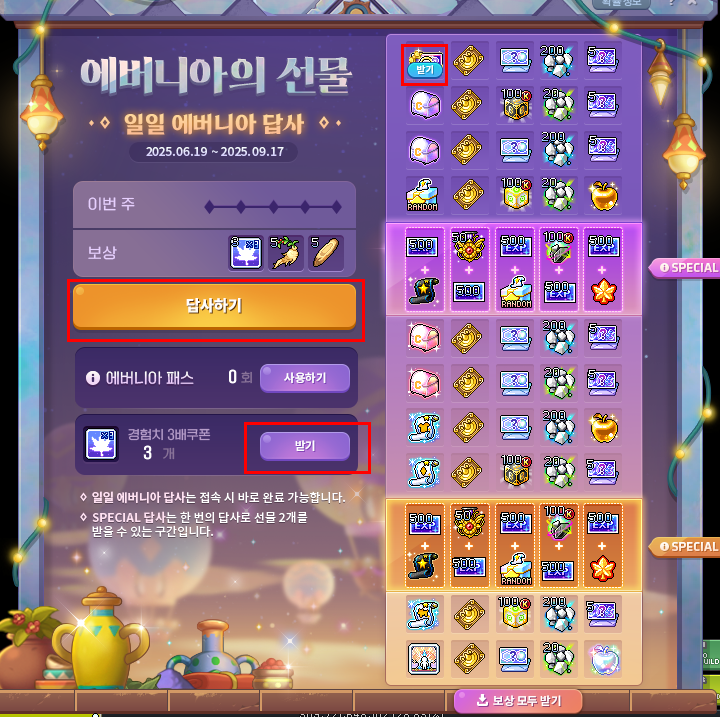Claim the 경험치 3배쿠폰 with 받기
The image size is (720, 717).
point(305,446)
